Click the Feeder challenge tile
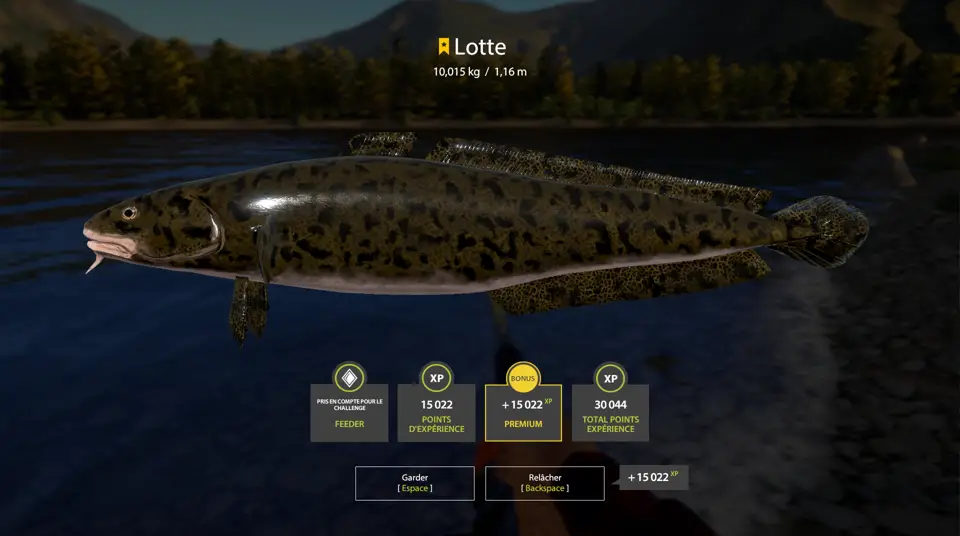 [x=349, y=412]
